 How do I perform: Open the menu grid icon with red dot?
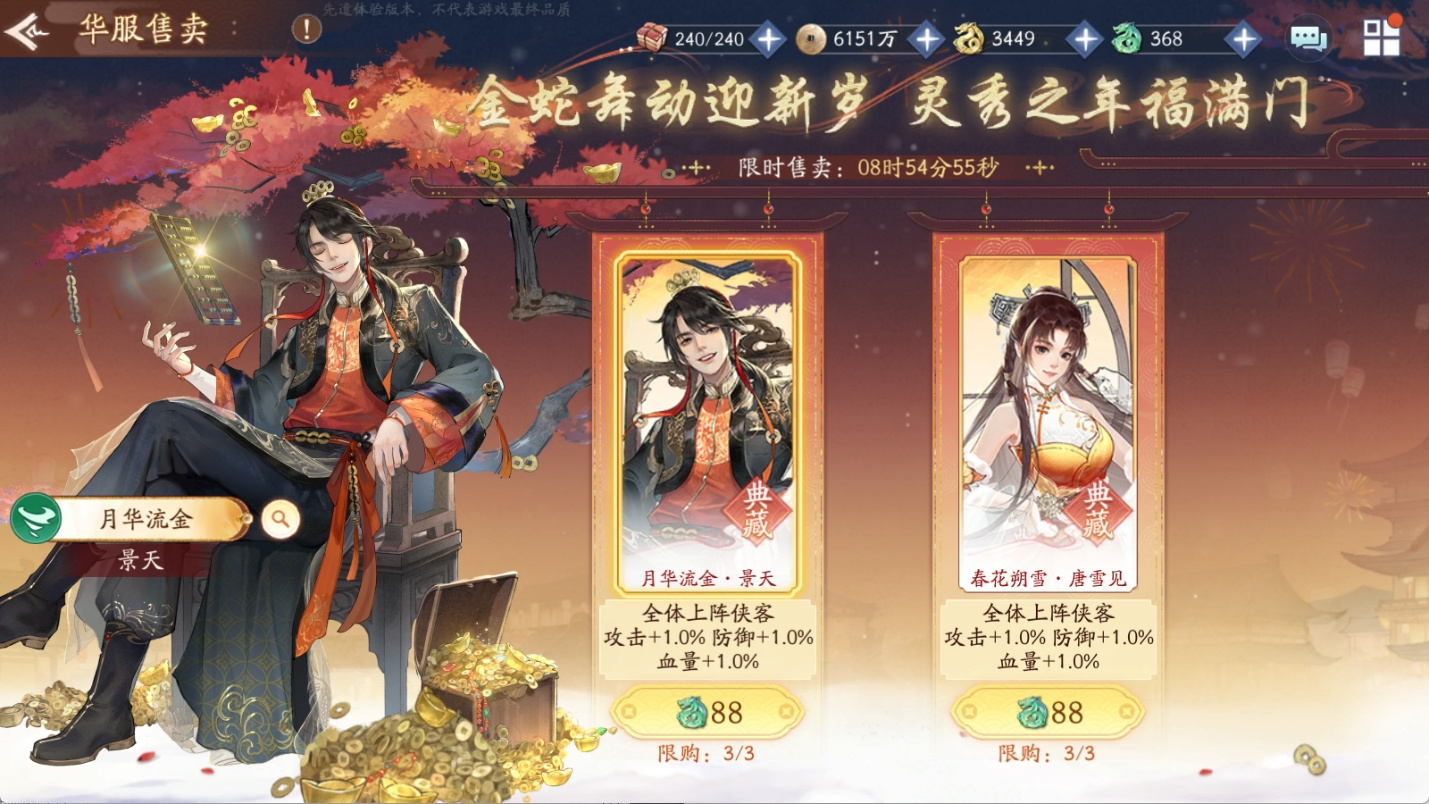1380,37
